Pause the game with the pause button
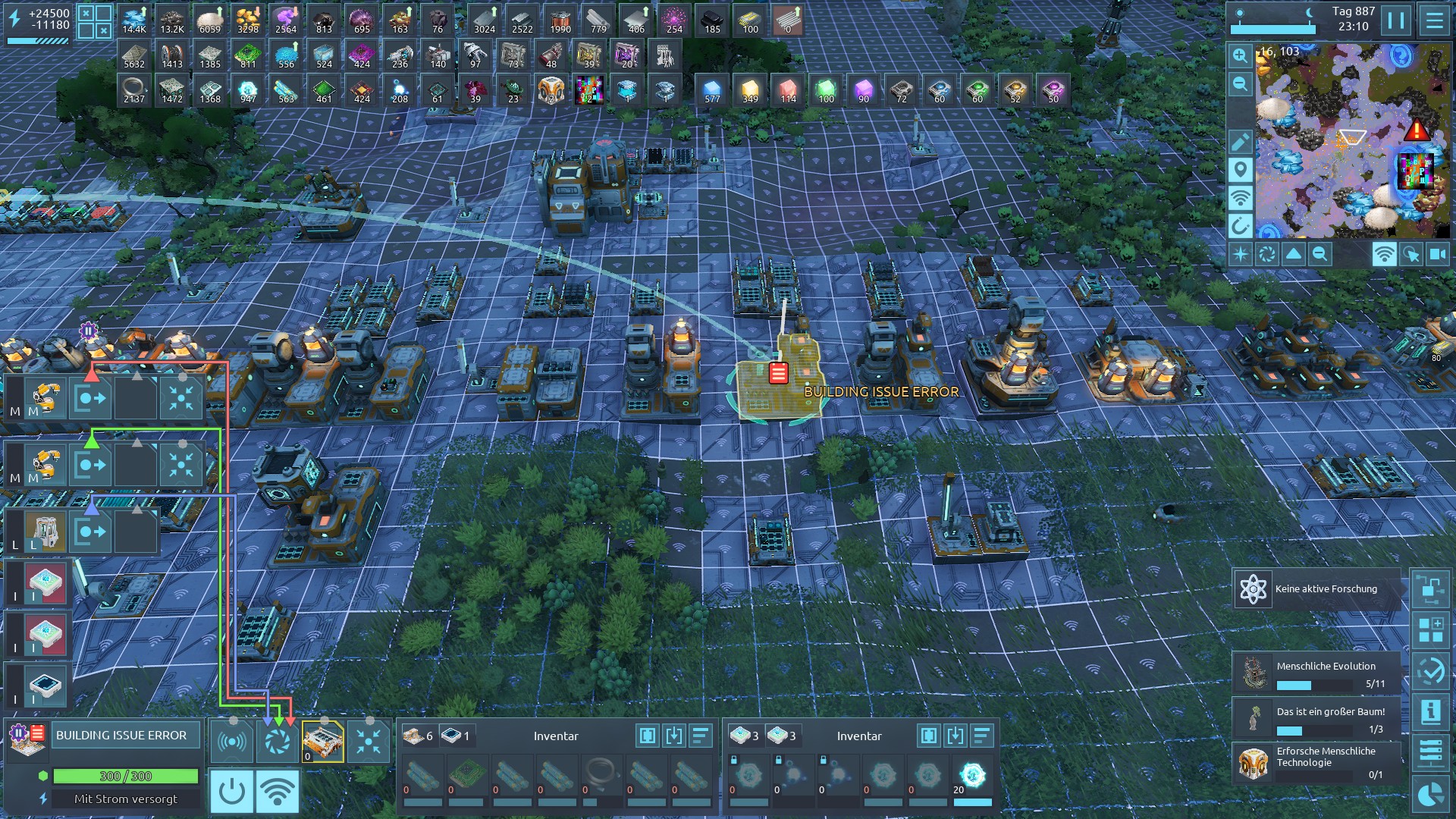 click(1395, 20)
